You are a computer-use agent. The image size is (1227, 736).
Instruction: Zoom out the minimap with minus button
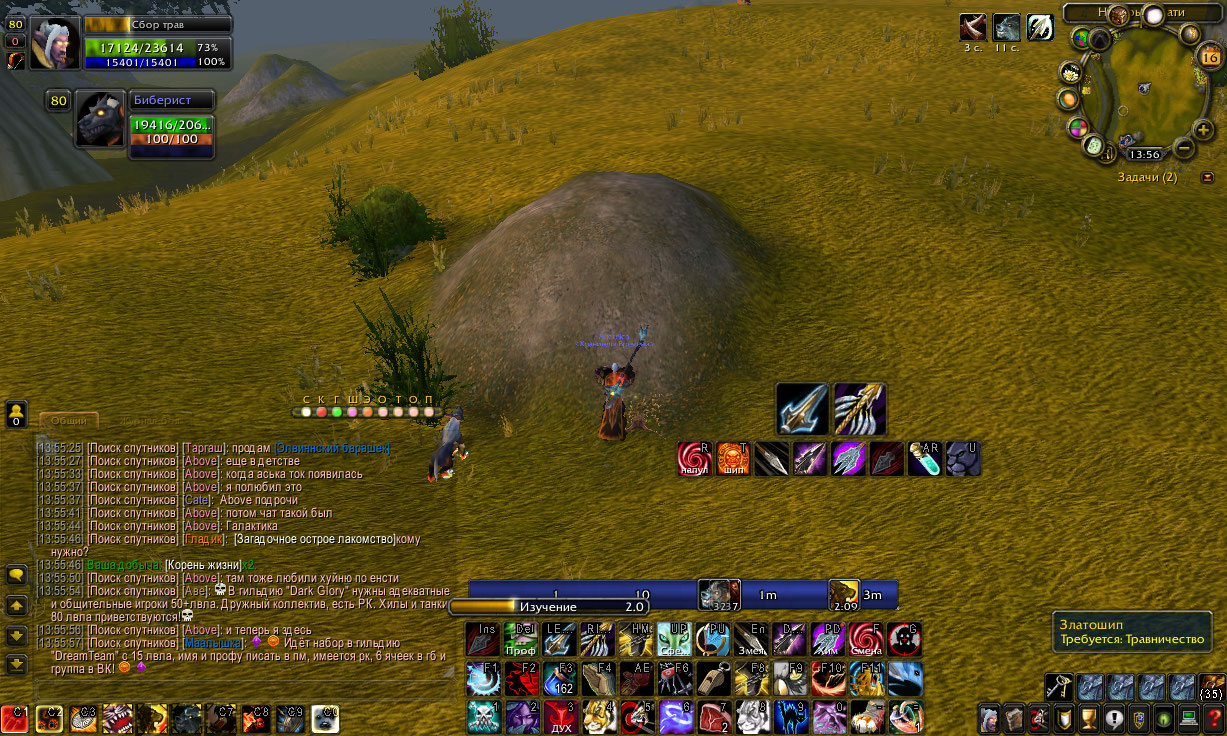(x=1183, y=148)
